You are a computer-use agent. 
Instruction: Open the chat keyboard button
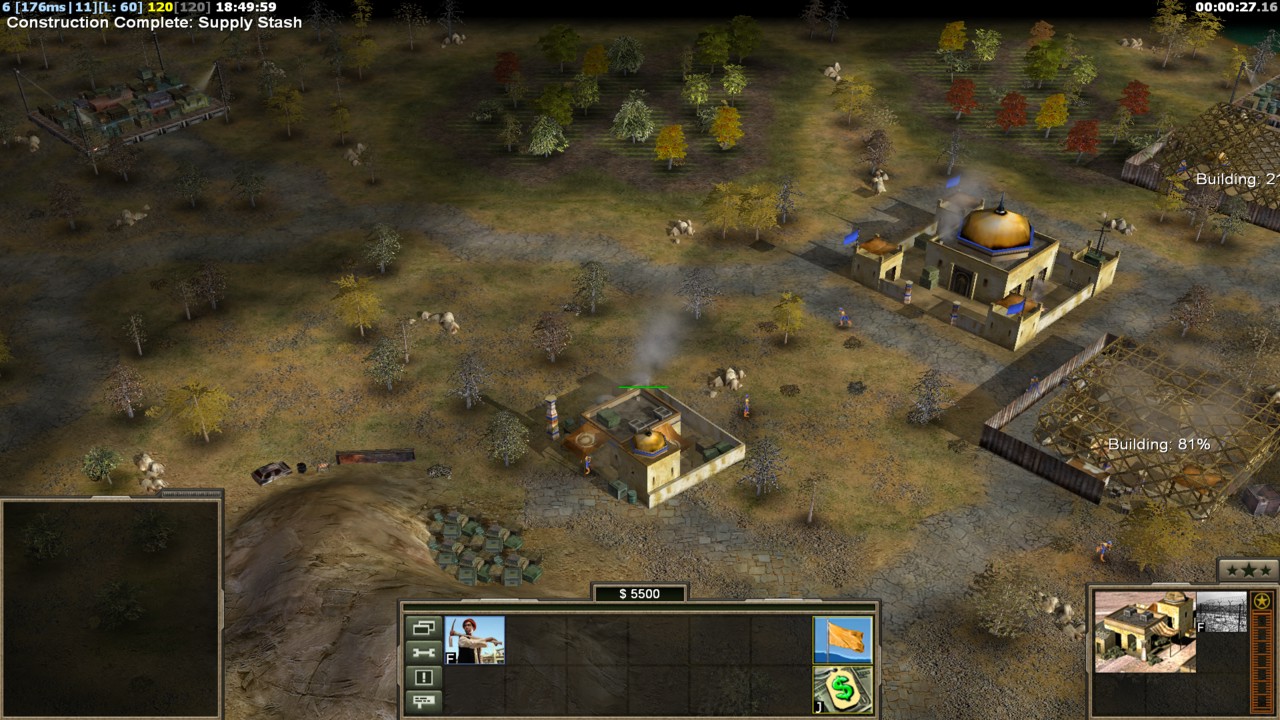click(423, 701)
